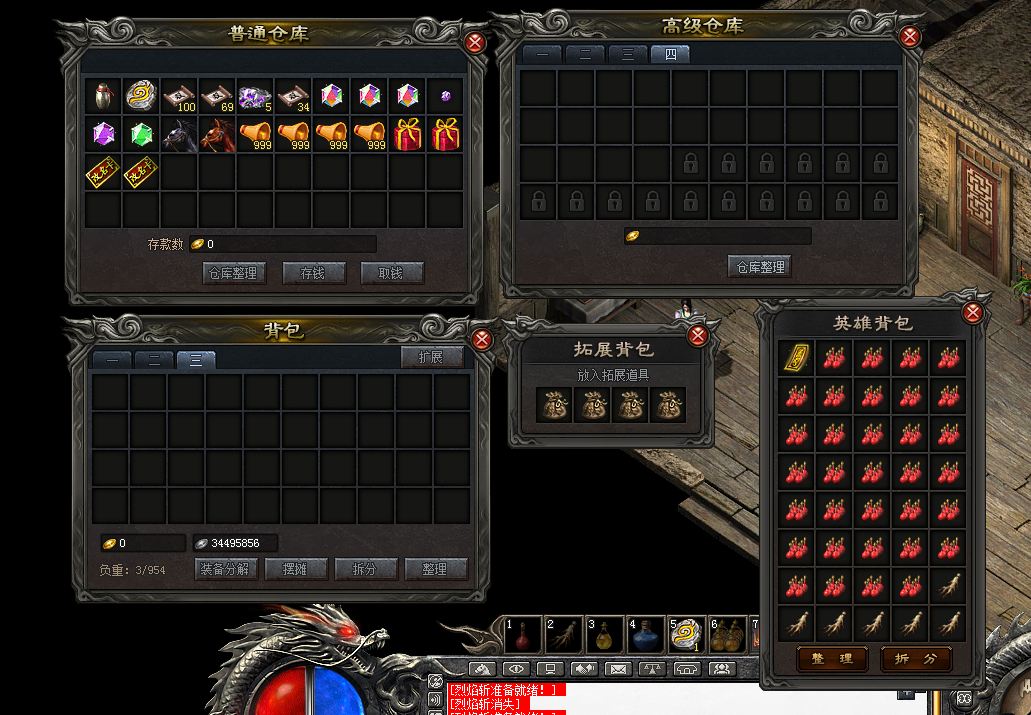Open 摆摊 stall in the backpack
1031x715 pixels.
[x=297, y=569]
